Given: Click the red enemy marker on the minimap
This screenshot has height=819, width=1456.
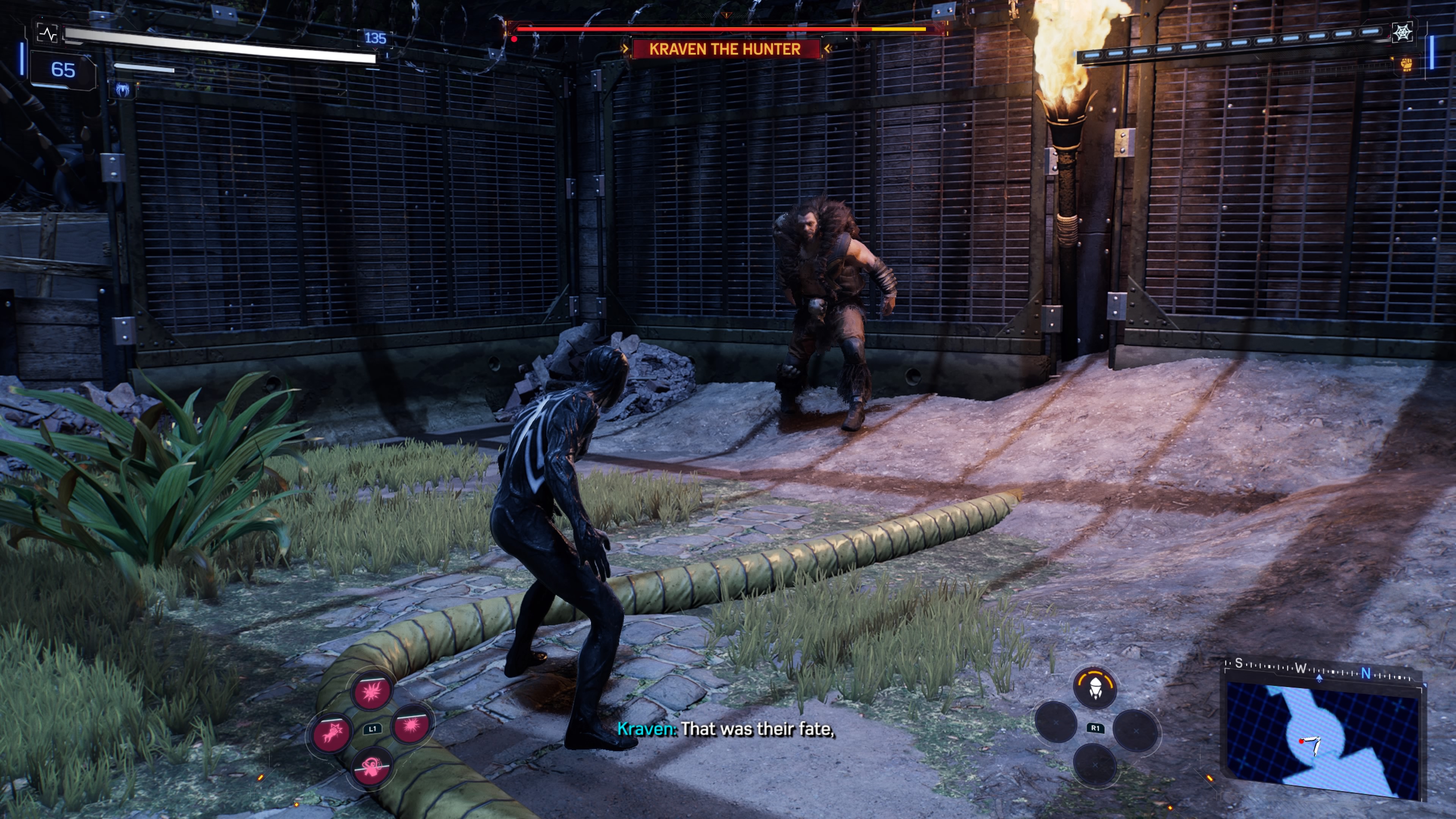Looking at the screenshot, I should click(1301, 741).
